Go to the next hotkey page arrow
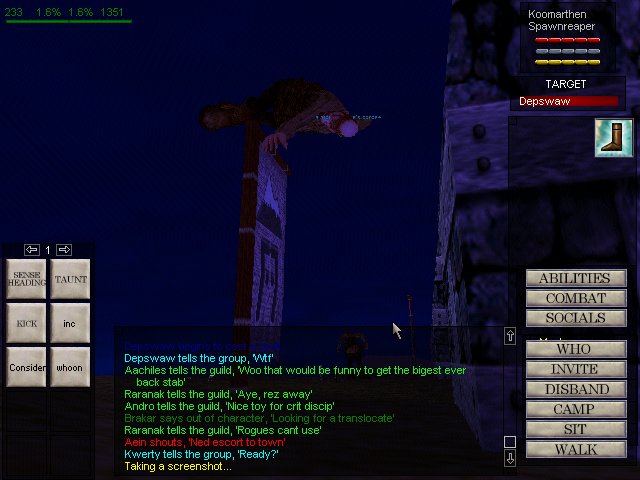This screenshot has width=640, height=480. 64,249
